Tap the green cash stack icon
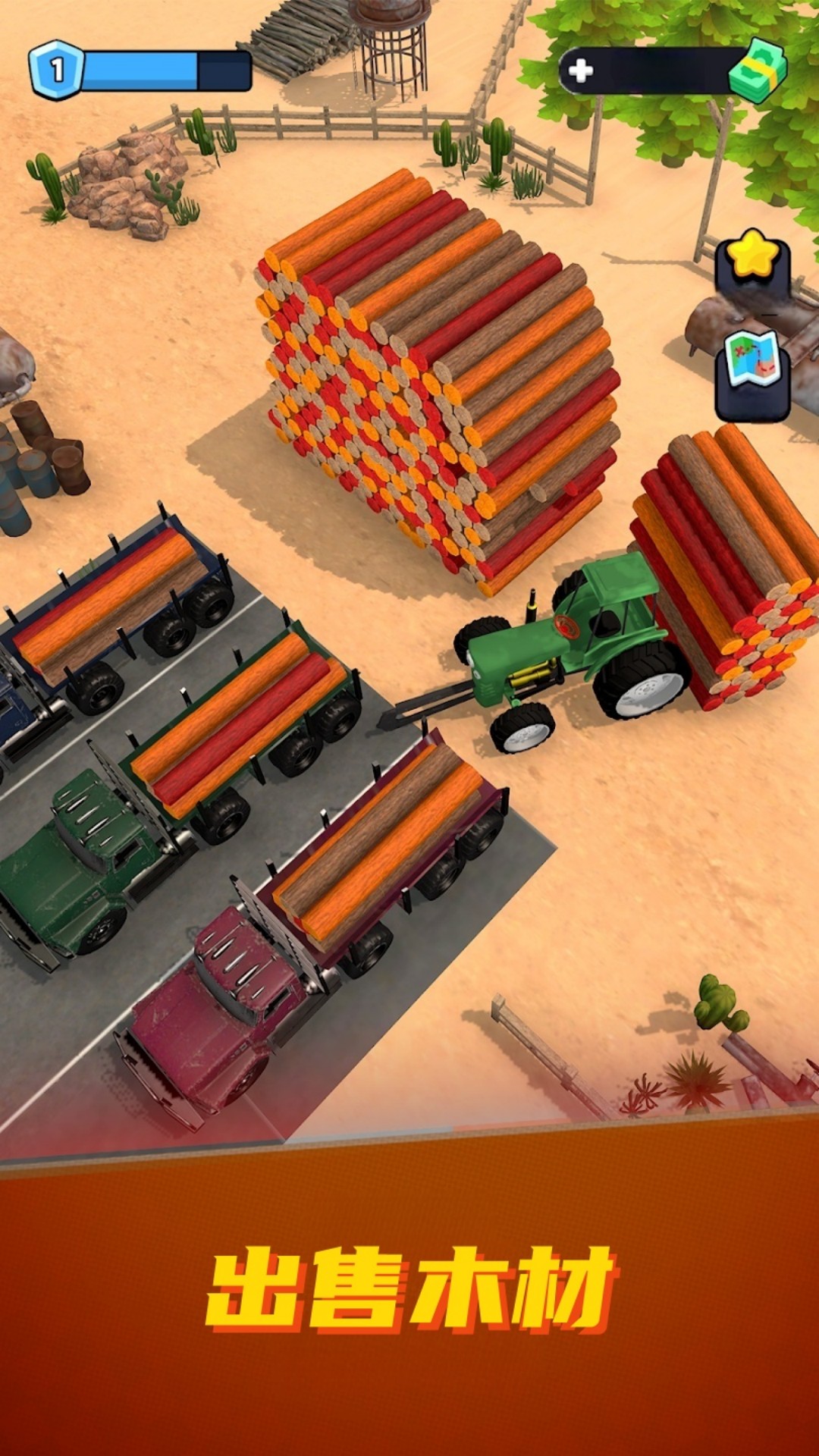This screenshot has width=819, height=1456. tap(757, 70)
